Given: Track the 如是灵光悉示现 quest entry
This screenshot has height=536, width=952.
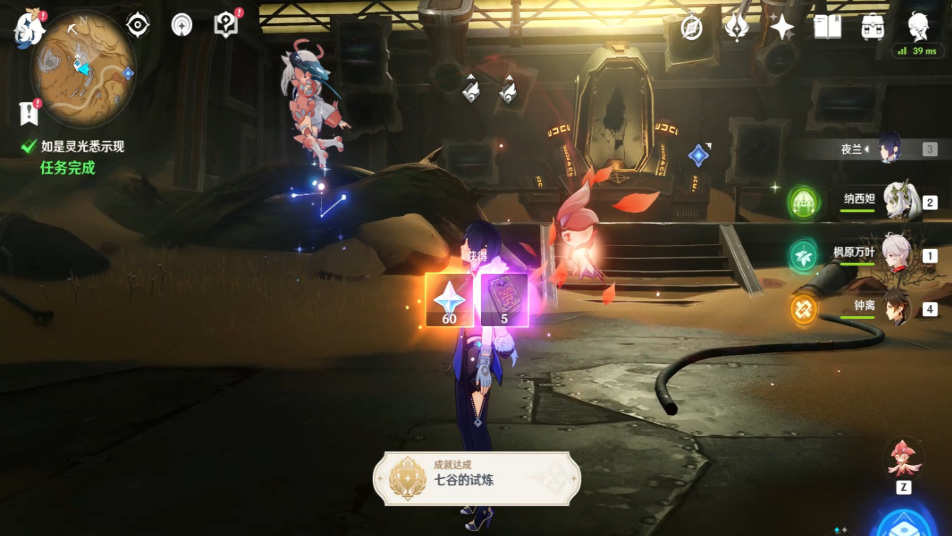Looking at the screenshot, I should pyautogui.click(x=82, y=146).
